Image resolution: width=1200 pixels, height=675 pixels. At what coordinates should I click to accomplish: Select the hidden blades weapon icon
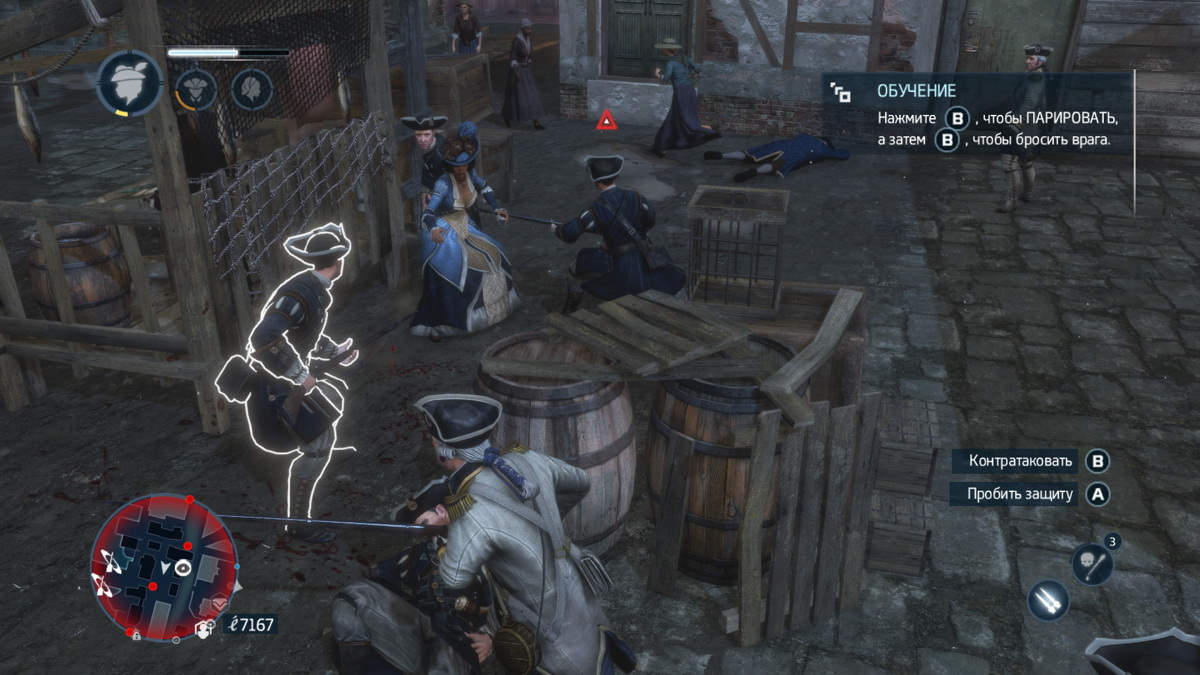[x=1048, y=600]
